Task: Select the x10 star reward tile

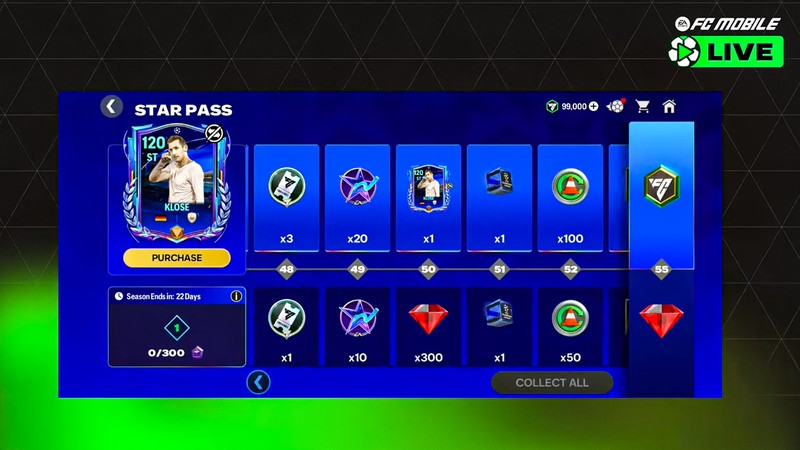Action: (357, 327)
